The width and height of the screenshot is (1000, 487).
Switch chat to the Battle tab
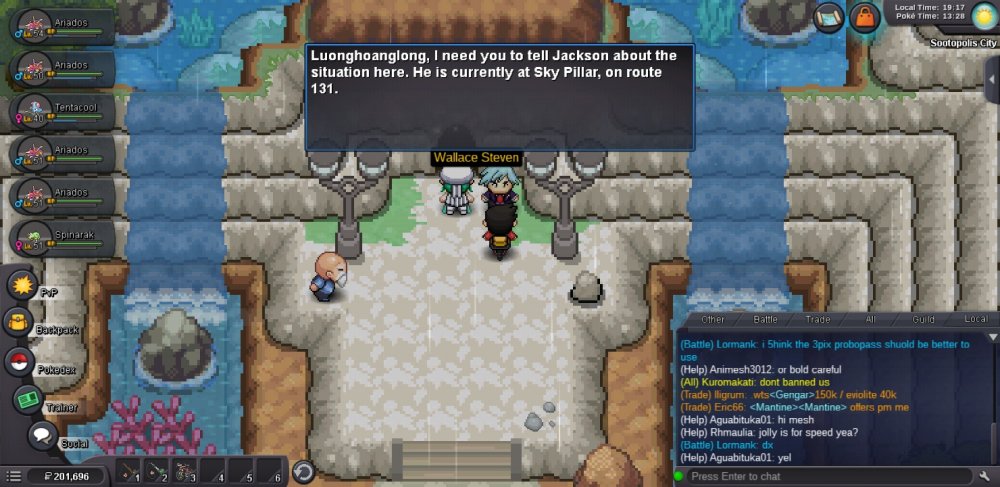tap(765, 319)
